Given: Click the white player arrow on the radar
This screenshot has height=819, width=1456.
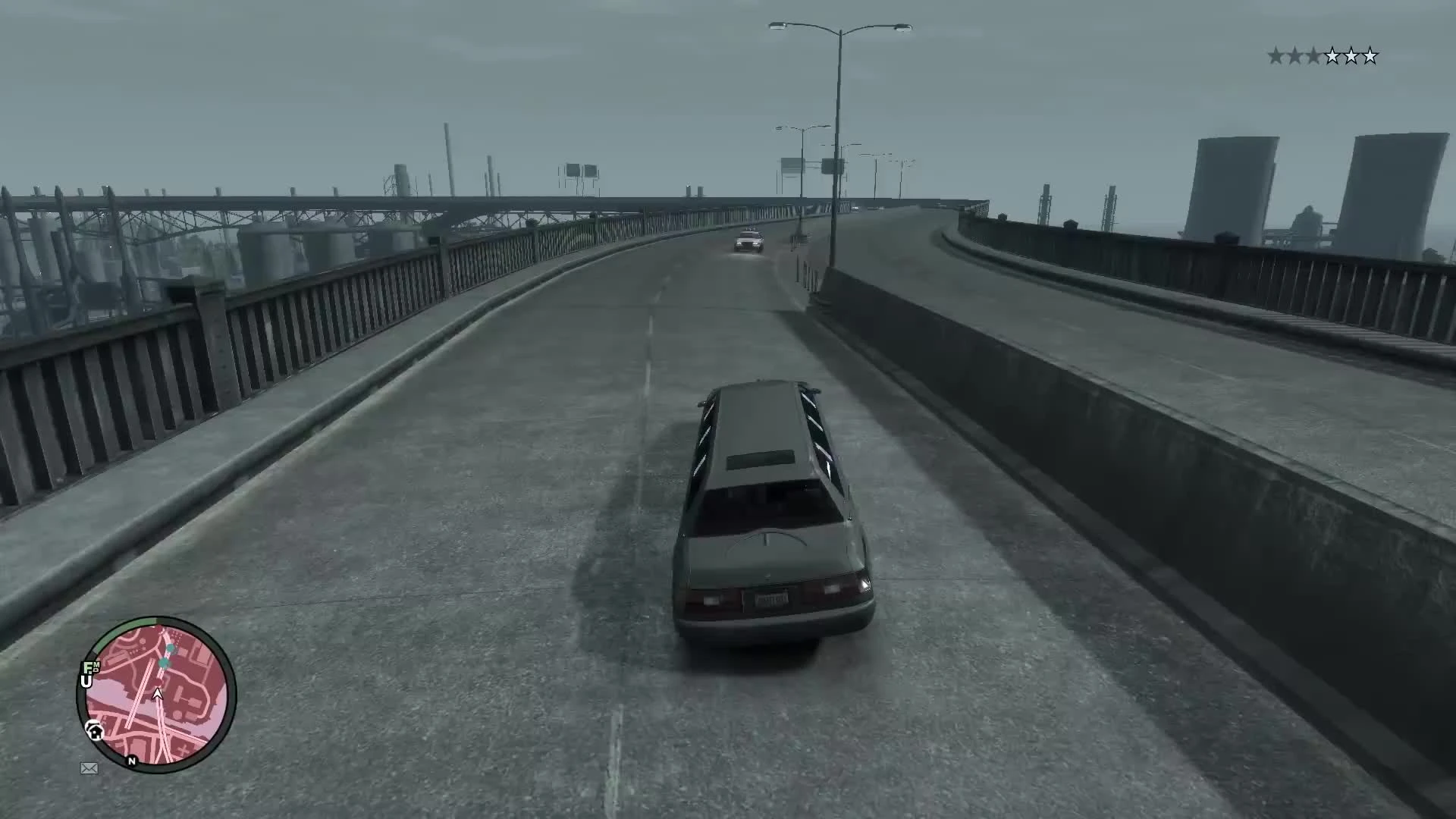Looking at the screenshot, I should pyautogui.click(x=158, y=695).
